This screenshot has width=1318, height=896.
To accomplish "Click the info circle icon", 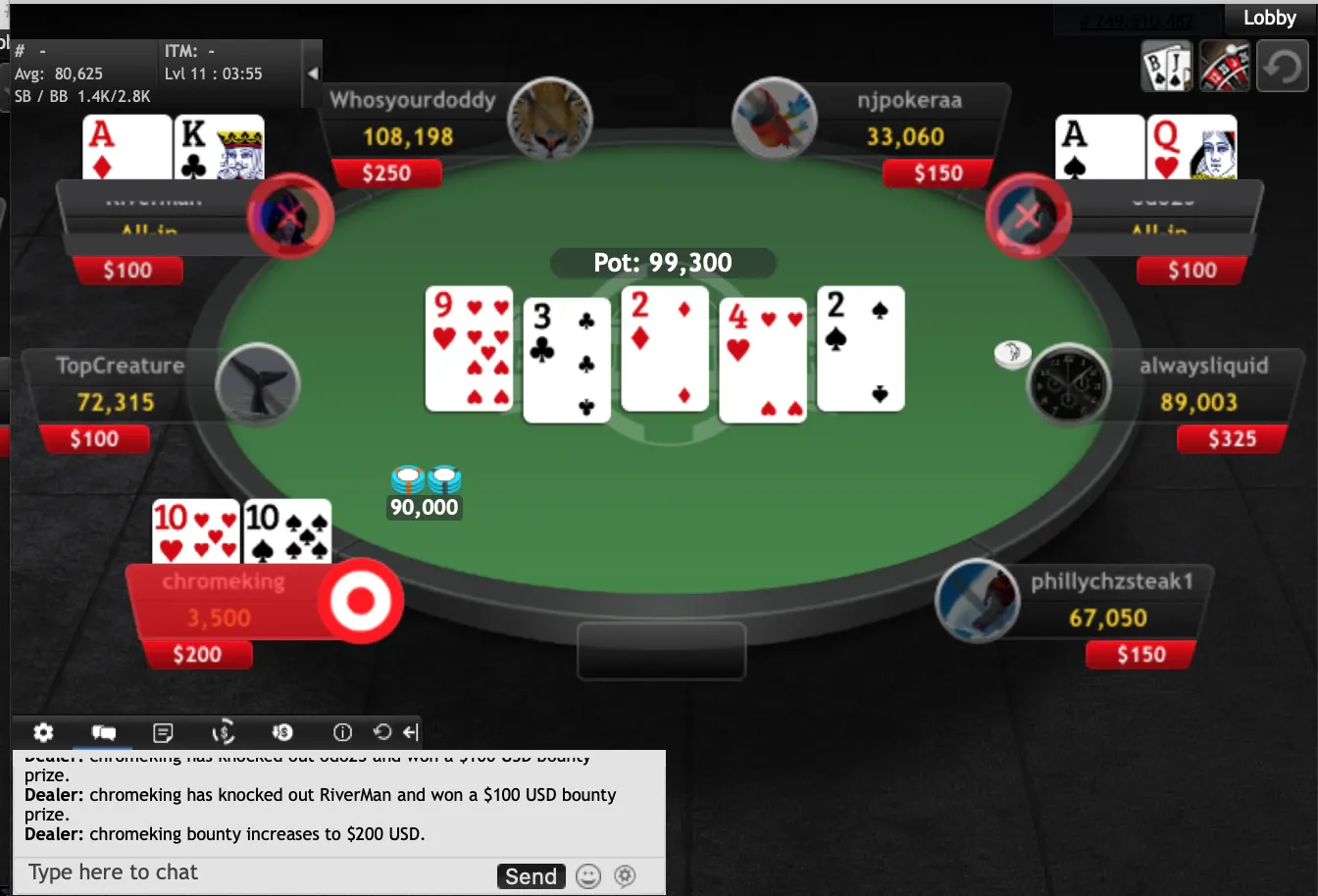I will [342, 732].
